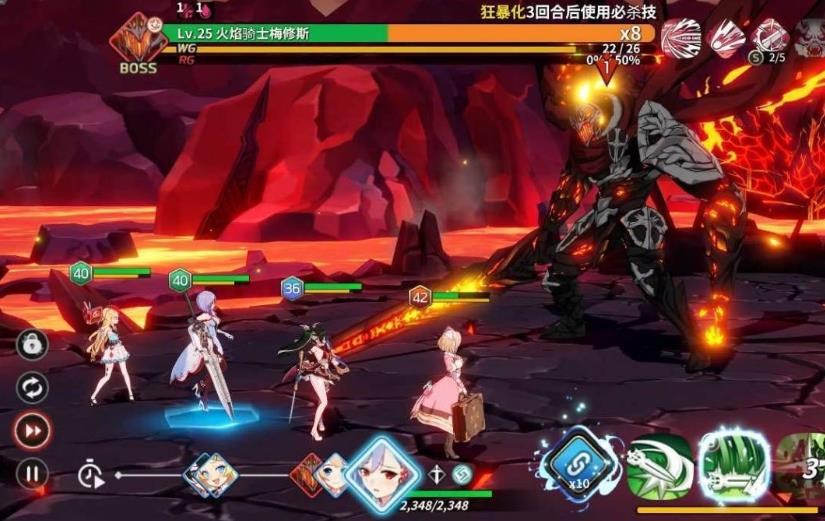The width and height of the screenshot is (825, 521).
Task: Use the glowing green sword thrust skill
Action: pyautogui.click(x=733, y=466)
